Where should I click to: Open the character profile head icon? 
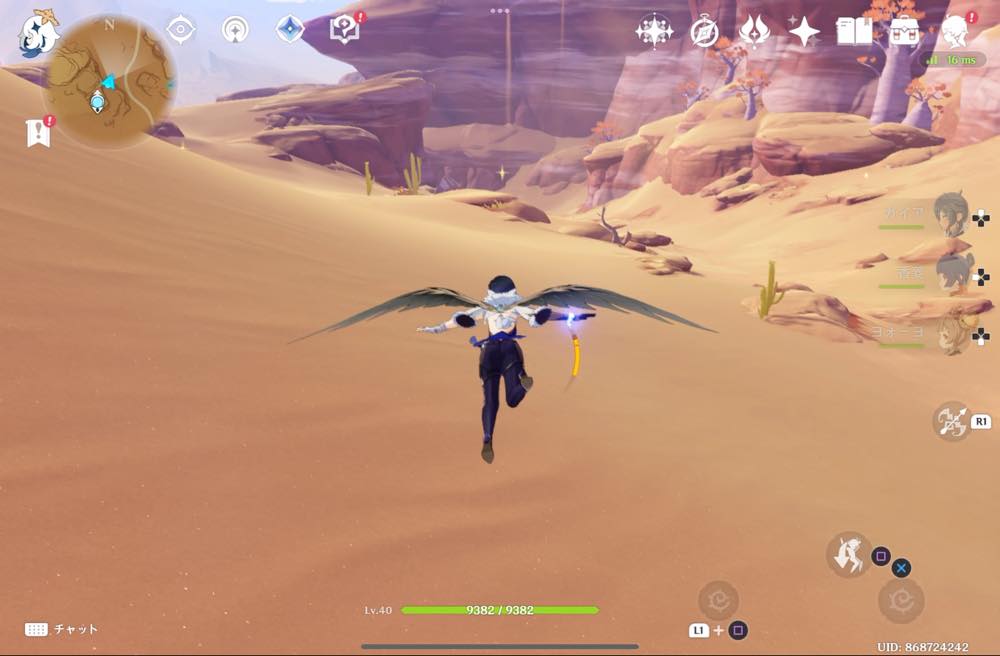click(955, 31)
